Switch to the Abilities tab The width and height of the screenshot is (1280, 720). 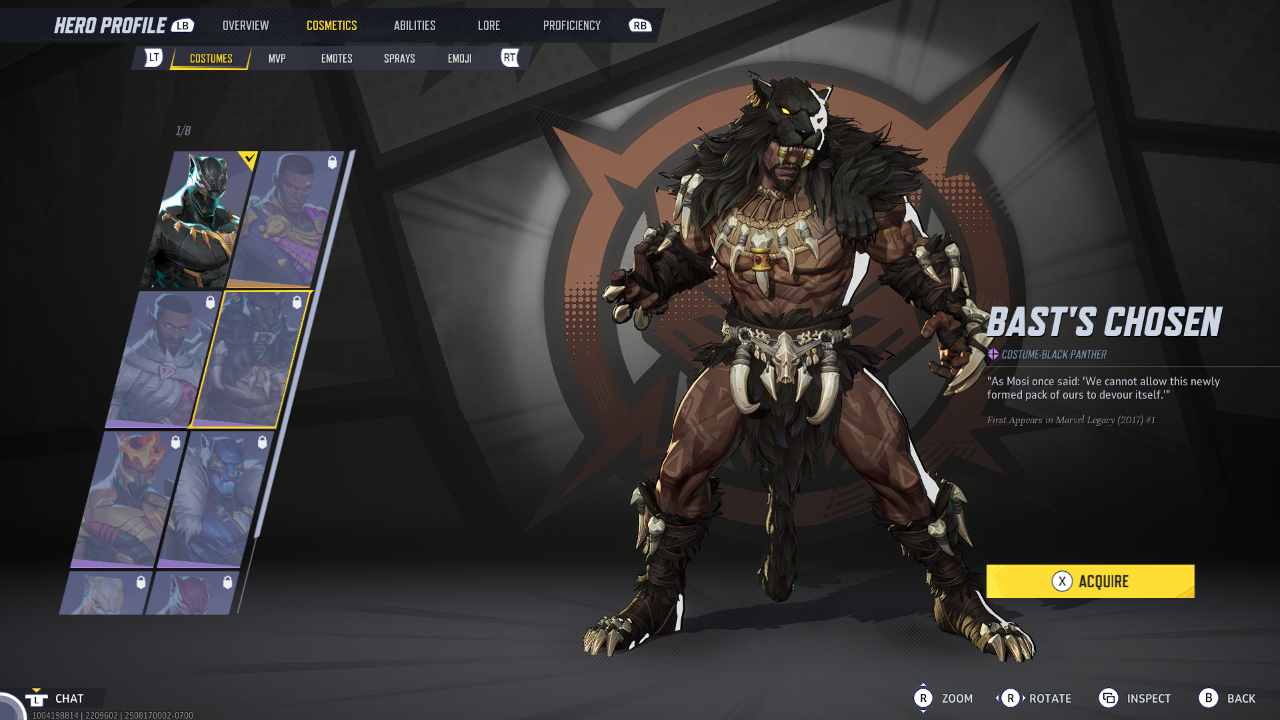click(415, 25)
